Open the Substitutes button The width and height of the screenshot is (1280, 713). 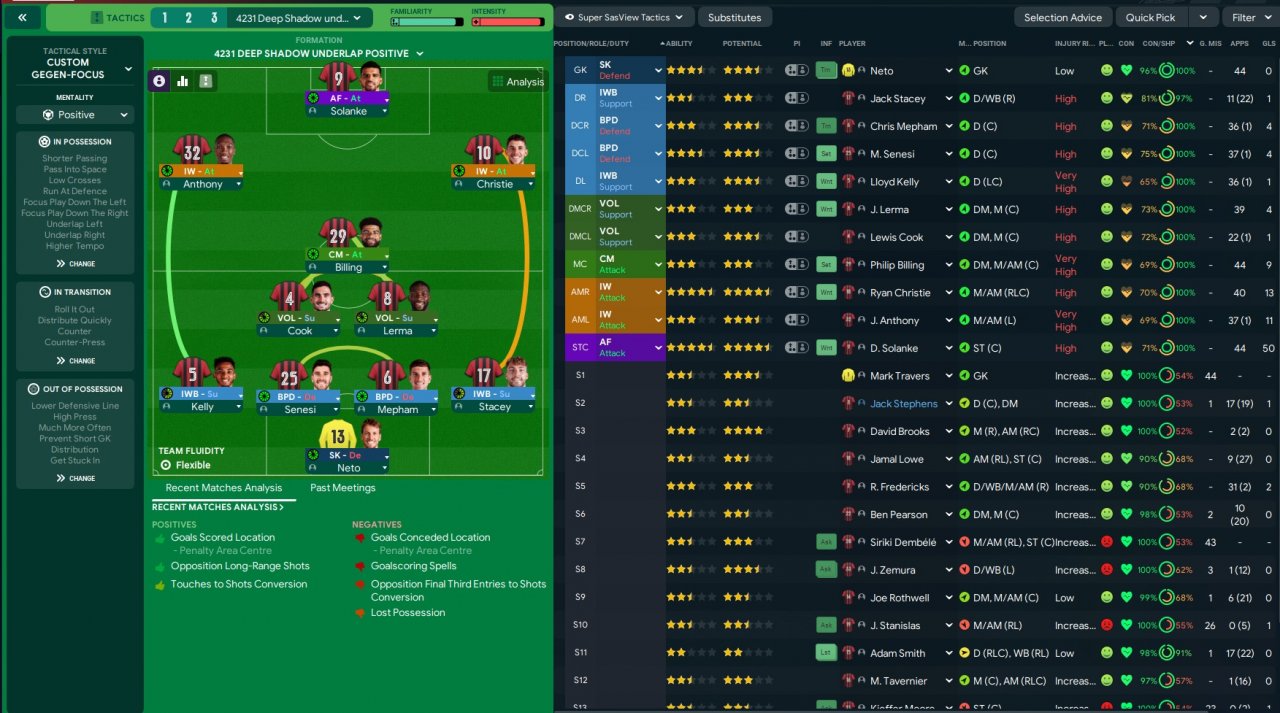(x=734, y=17)
